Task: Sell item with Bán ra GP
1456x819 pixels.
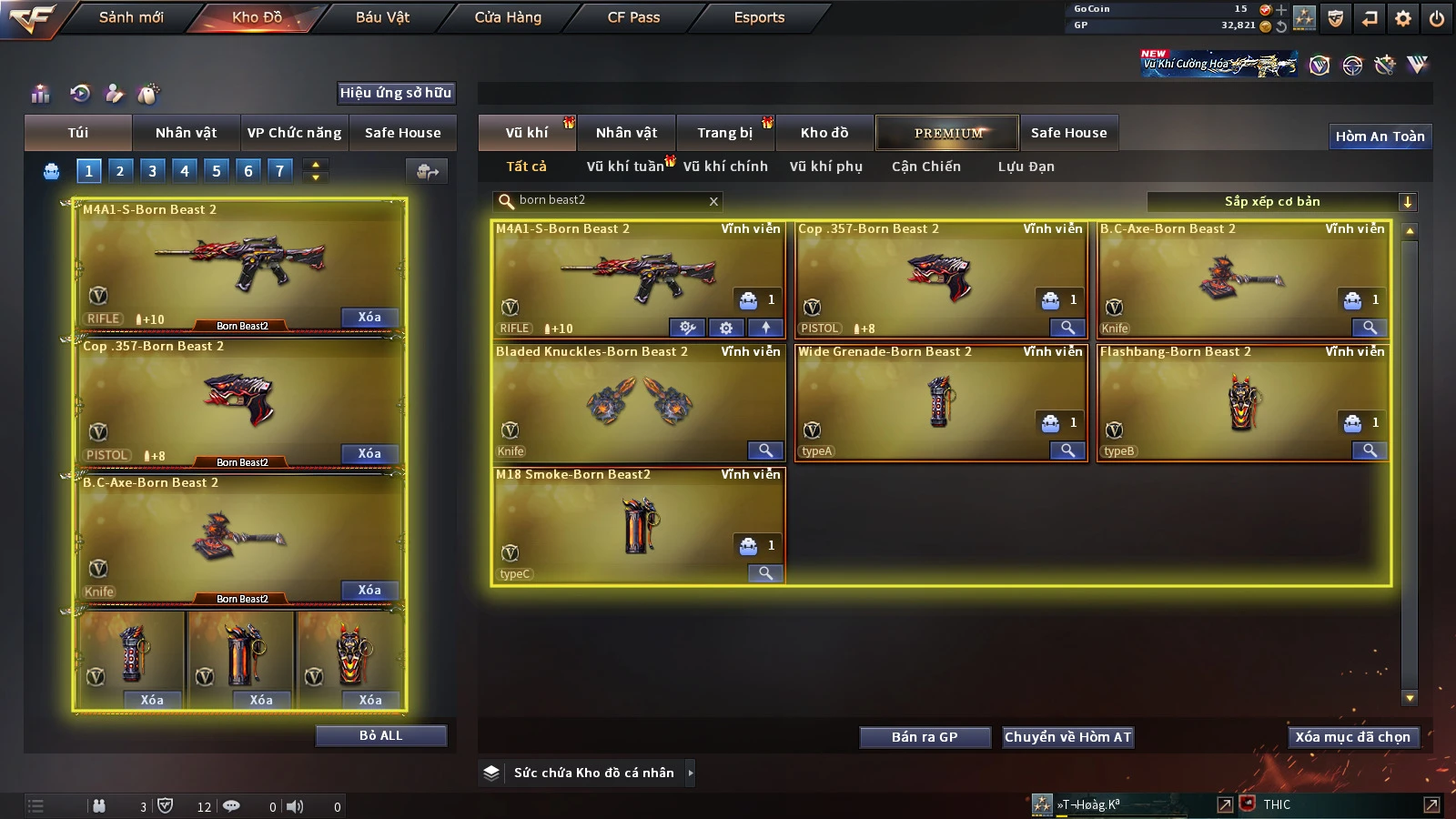Action: [925, 737]
